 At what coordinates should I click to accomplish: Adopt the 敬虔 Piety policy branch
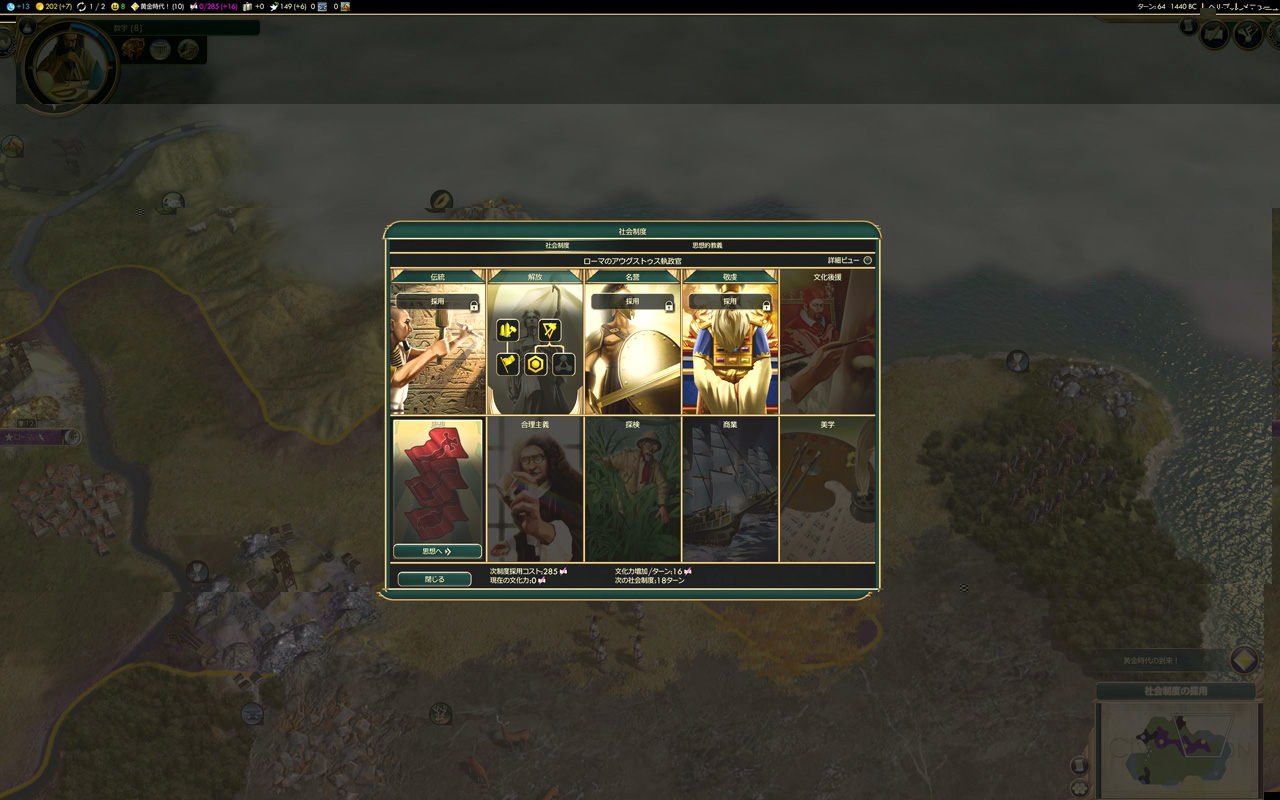click(730, 301)
